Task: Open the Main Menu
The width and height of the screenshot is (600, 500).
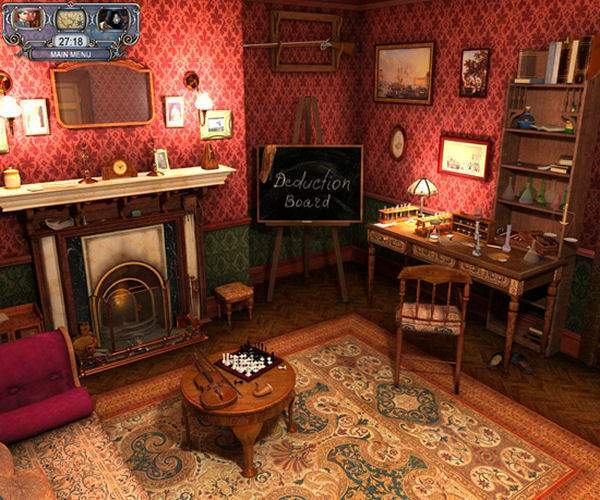Action: 70,54
